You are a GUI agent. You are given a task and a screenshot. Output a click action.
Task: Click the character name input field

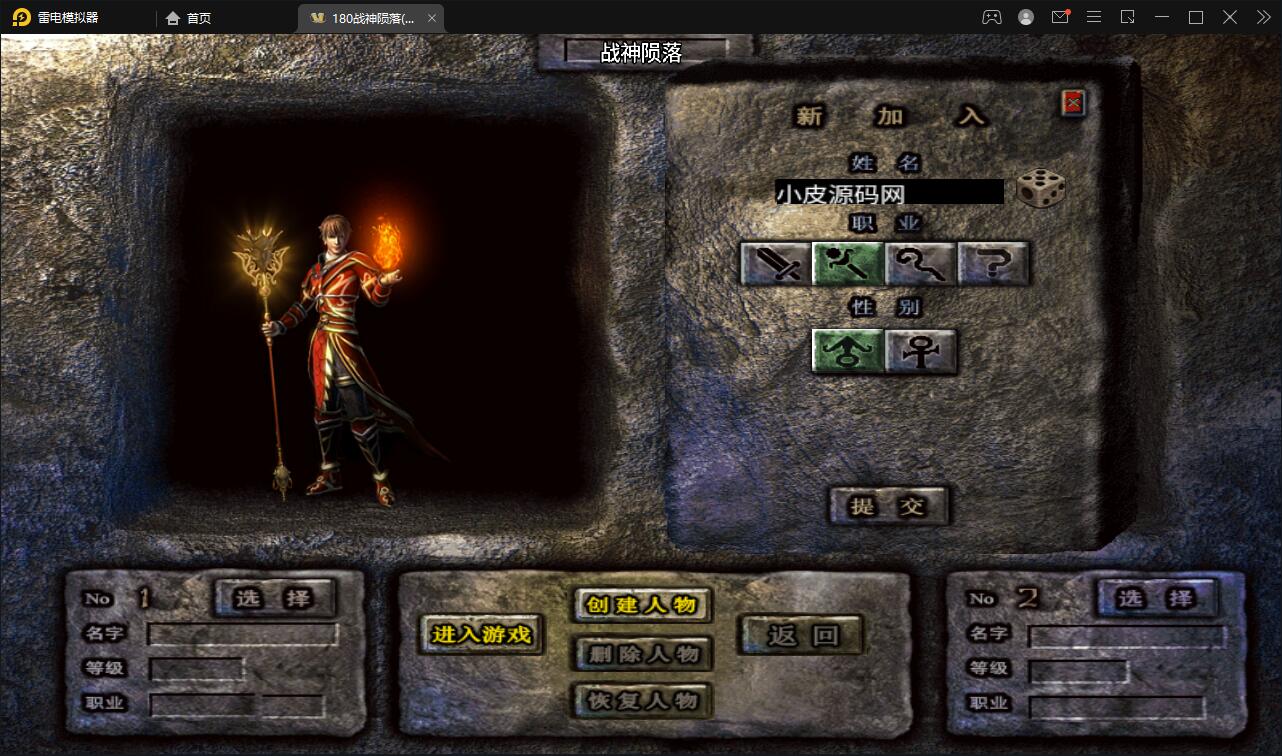pos(889,192)
